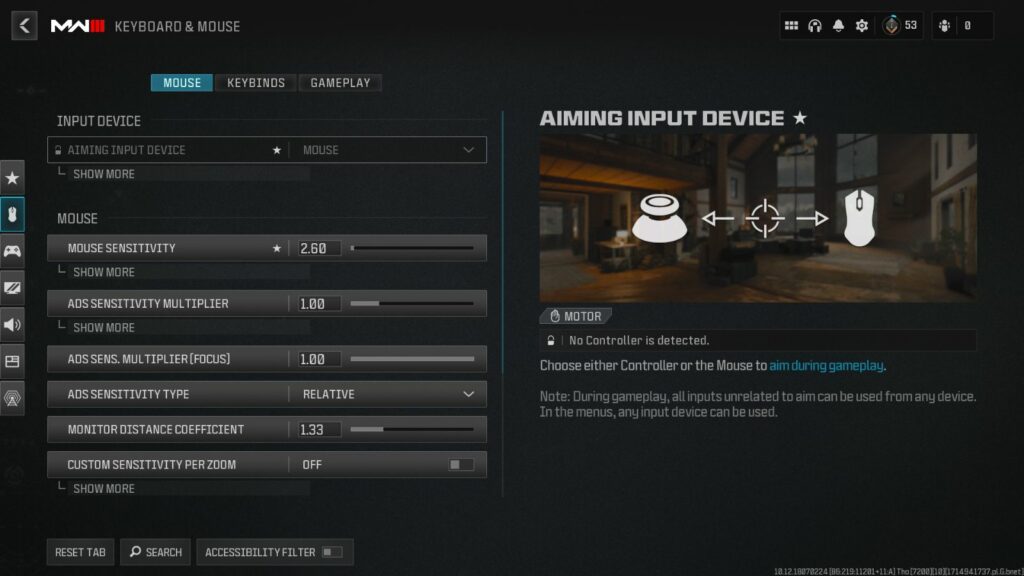Screen dimensions: 1024x576
Task: Toggle the Accessibility Filter switch
Action: (331, 552)
